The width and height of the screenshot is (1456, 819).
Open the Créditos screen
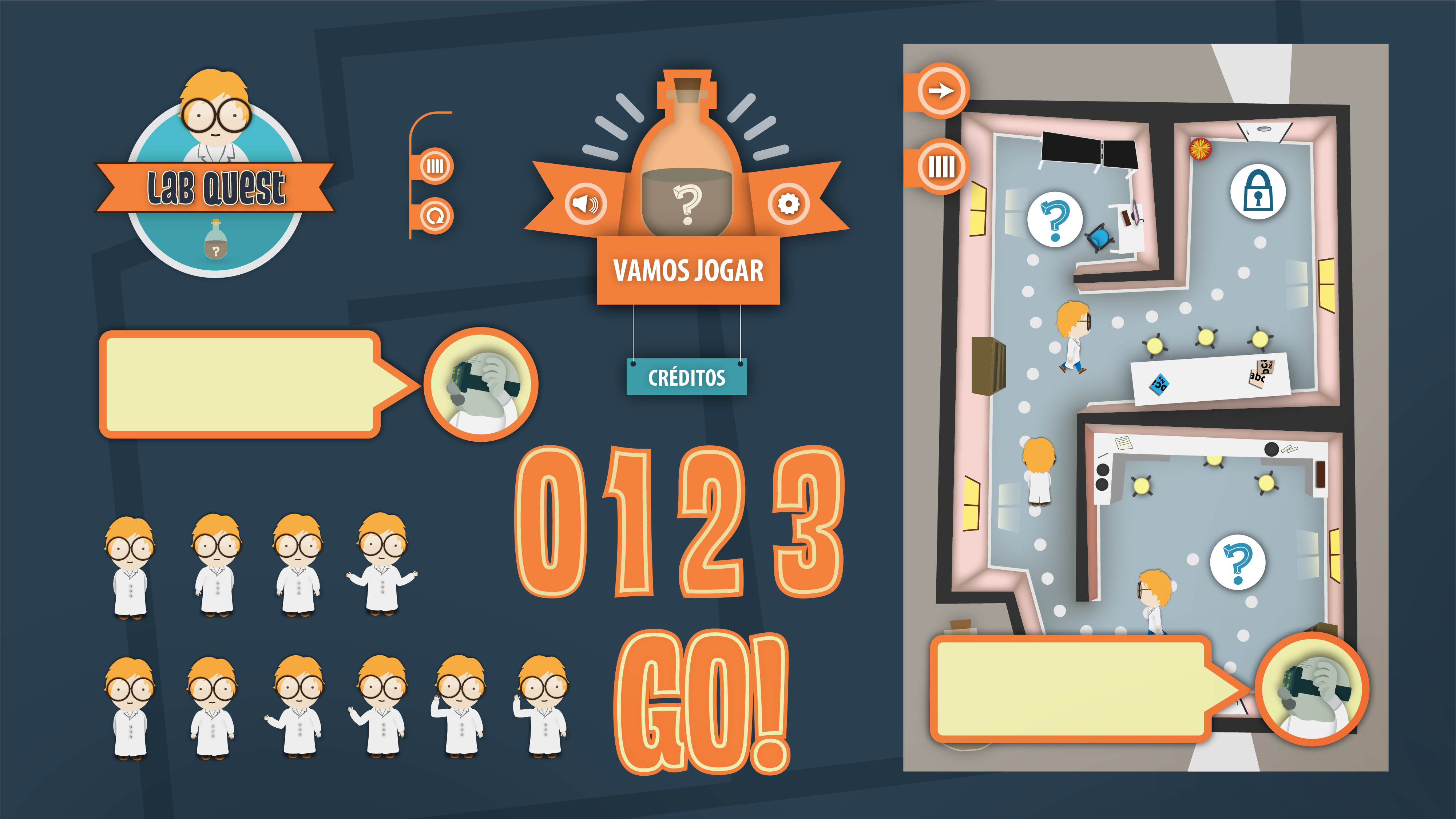(x=686, y=377)
